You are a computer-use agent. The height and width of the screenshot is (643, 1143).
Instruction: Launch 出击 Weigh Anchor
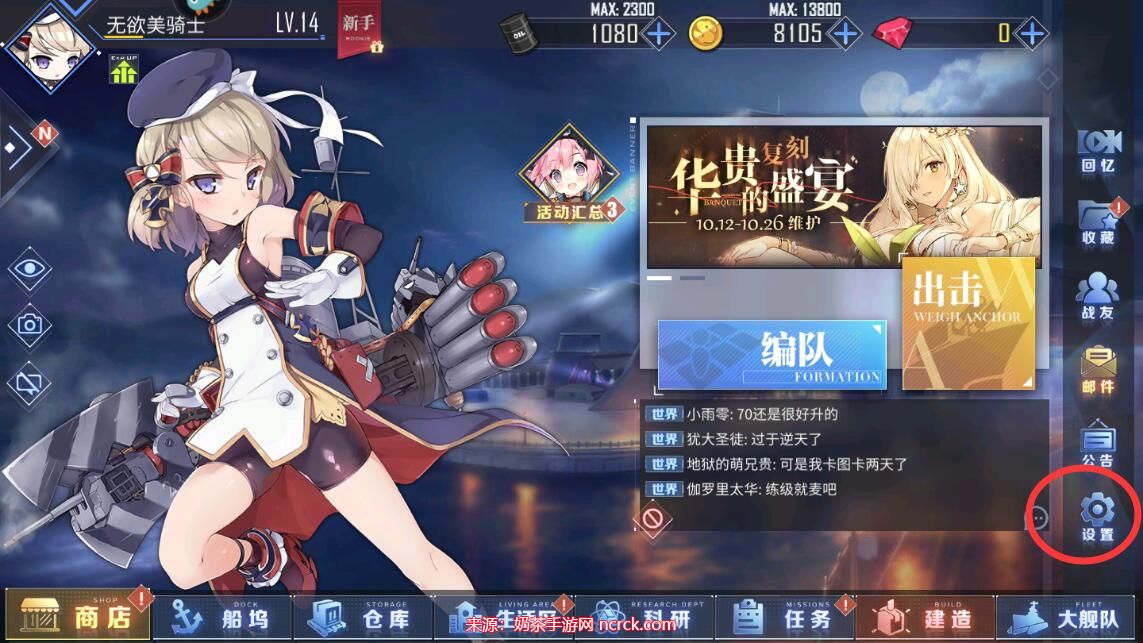[967, 322]
